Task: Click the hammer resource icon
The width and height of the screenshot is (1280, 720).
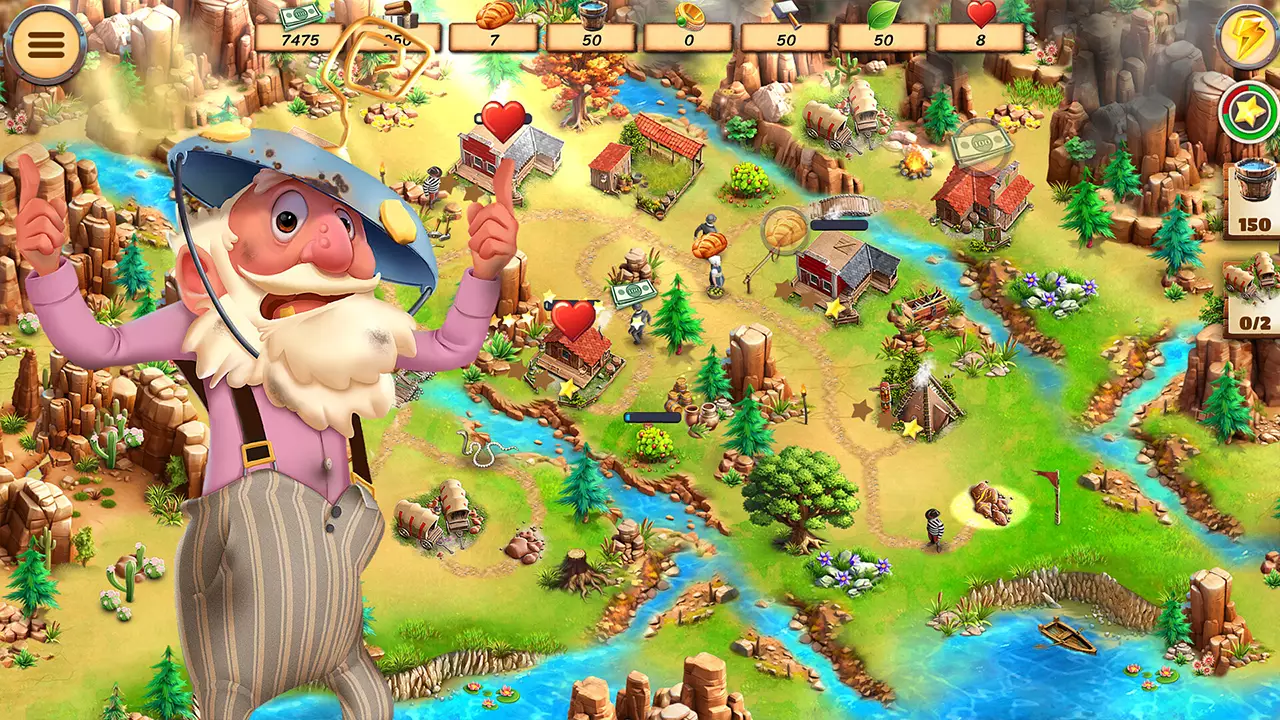Action: [x=785, y=14]
